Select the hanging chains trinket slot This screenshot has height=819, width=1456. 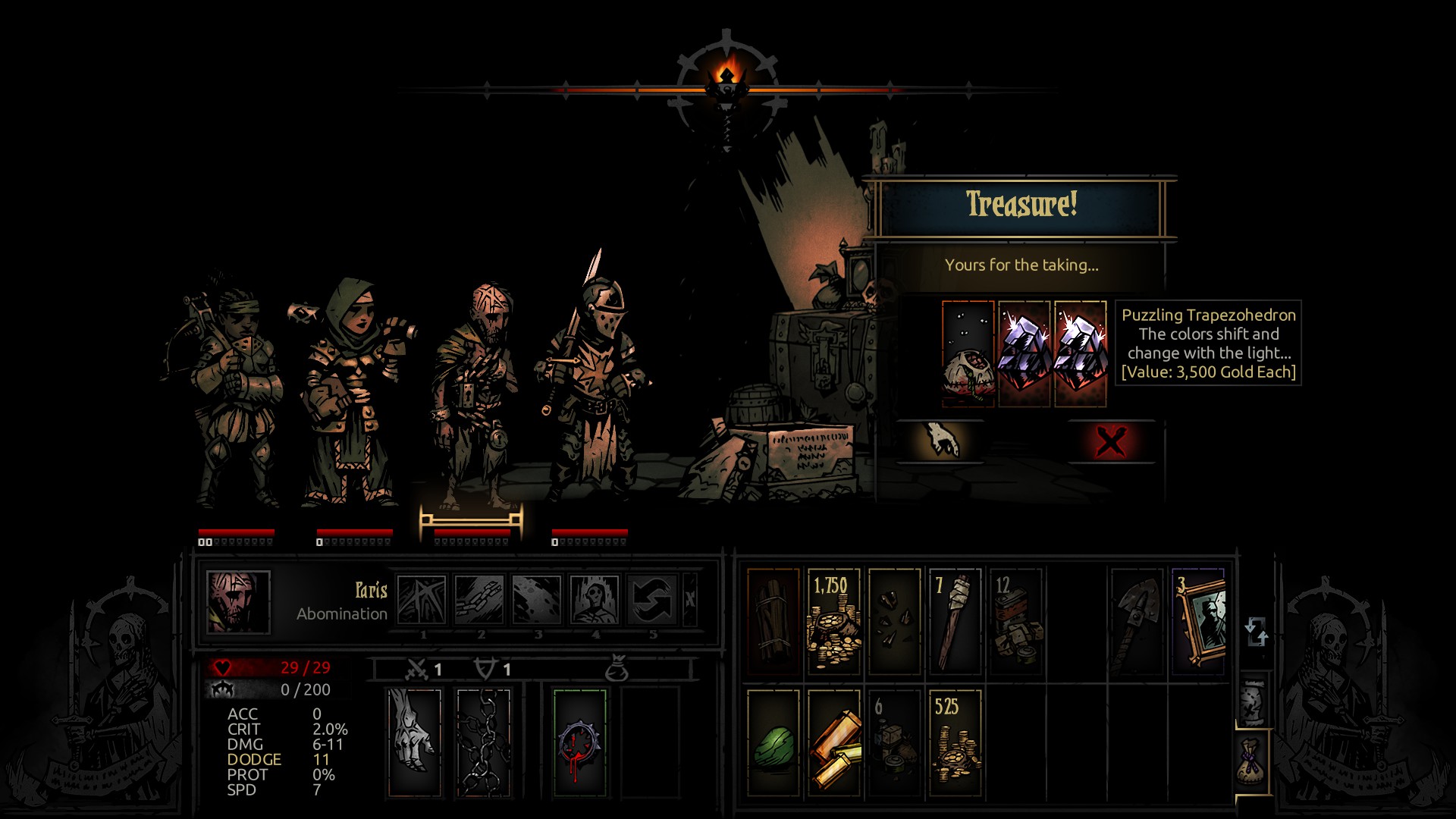[483, 742]
